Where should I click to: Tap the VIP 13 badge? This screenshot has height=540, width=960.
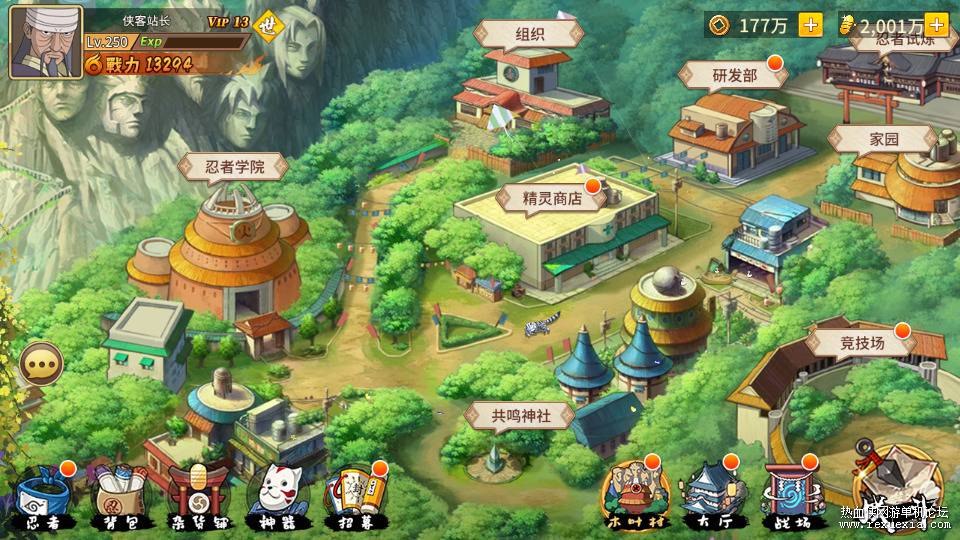[227, 21]
